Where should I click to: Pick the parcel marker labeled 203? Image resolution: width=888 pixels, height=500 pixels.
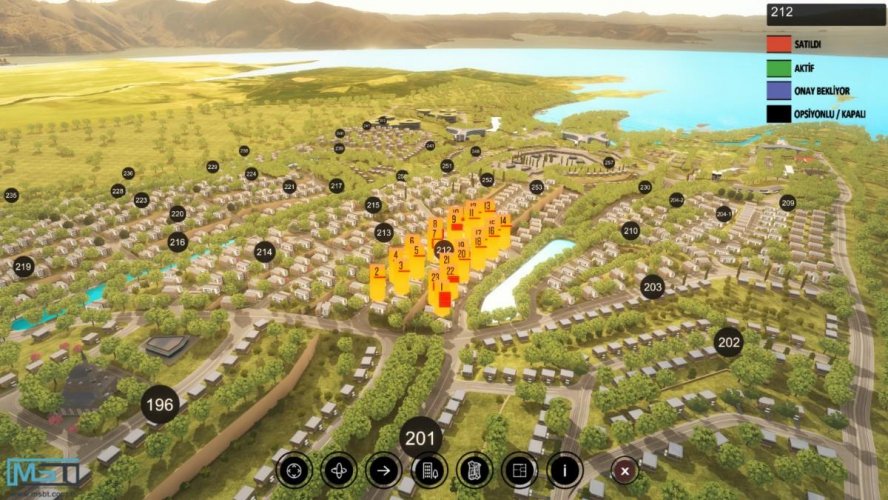(652, 287)
